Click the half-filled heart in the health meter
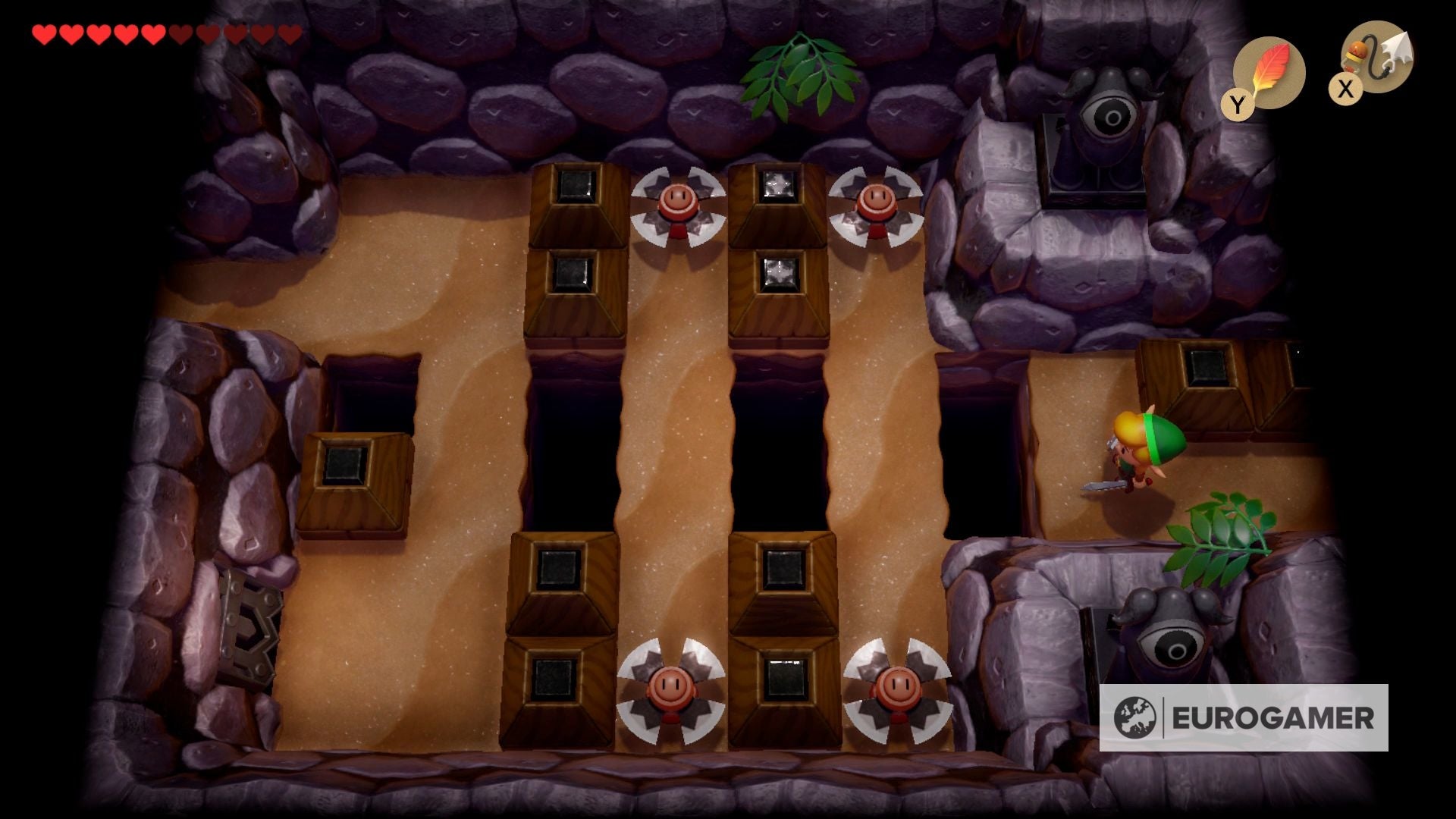 (178, 34)
